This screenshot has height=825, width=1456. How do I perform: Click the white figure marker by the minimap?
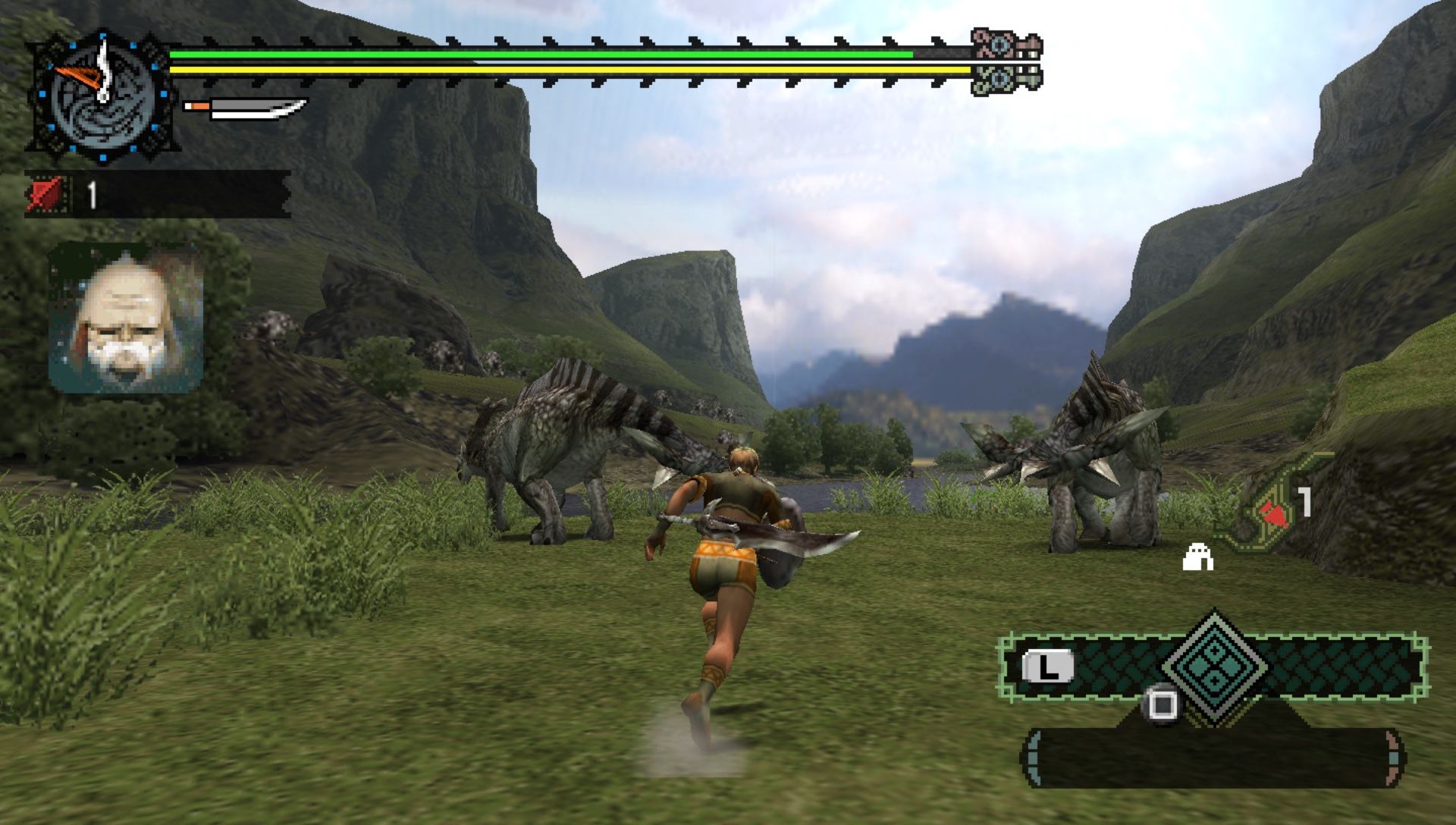(1198, 557)
